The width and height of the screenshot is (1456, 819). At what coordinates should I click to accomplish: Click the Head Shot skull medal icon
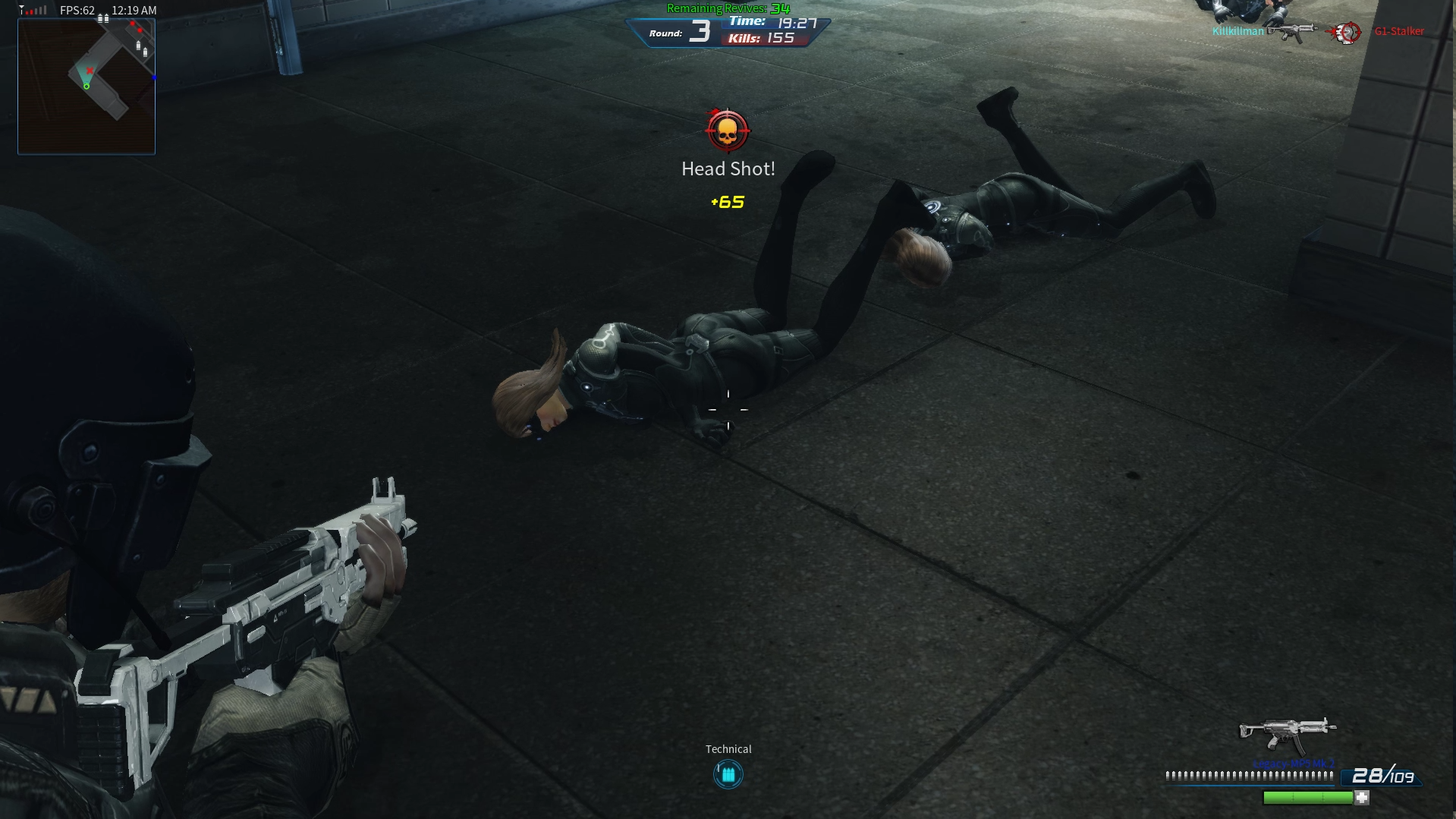click(x=727, y=131)
